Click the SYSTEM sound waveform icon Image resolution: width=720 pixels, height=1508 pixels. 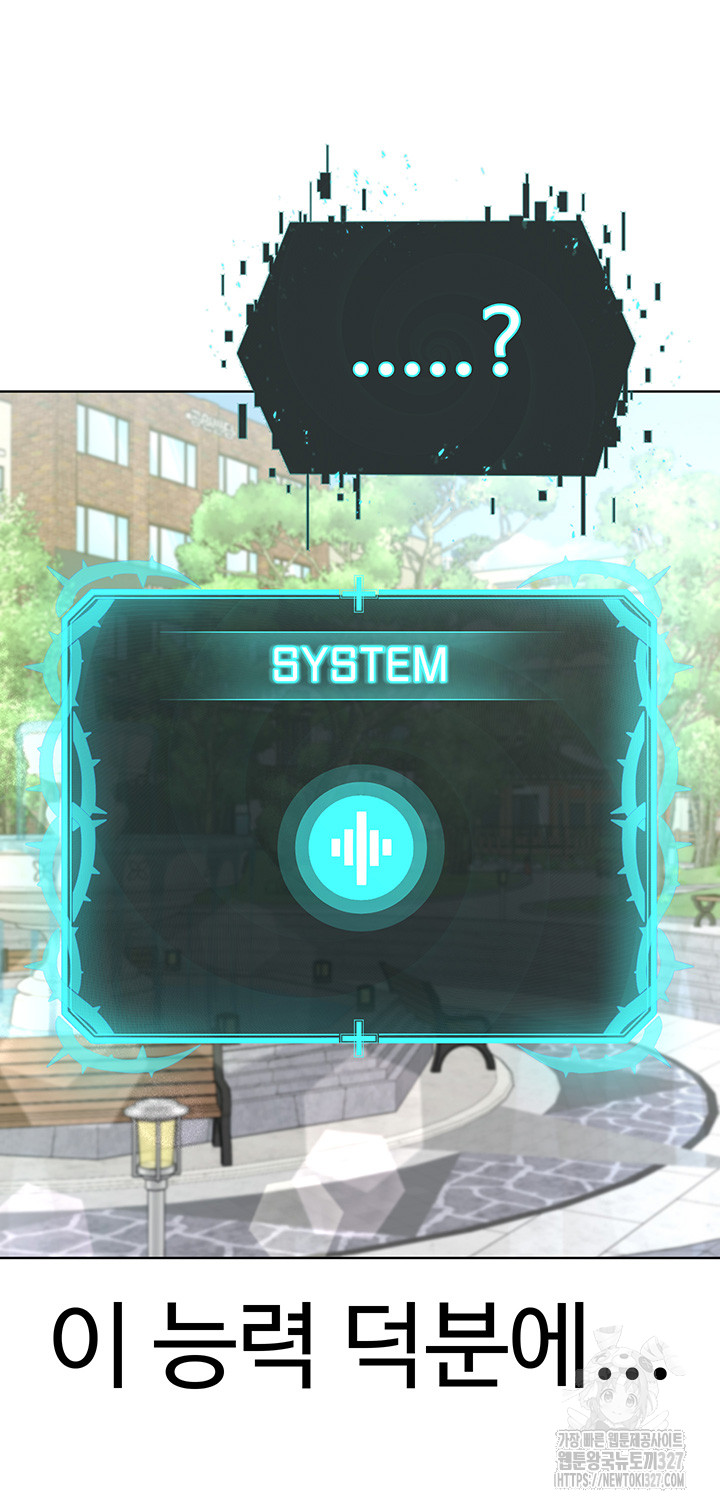click(x=361, y=848)
